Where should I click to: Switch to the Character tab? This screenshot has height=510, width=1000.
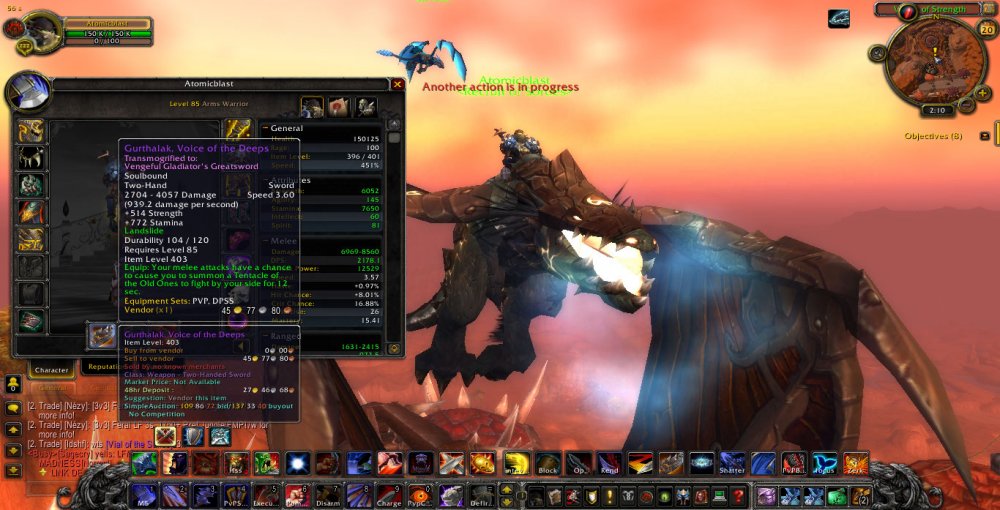[x=52, y=369]
